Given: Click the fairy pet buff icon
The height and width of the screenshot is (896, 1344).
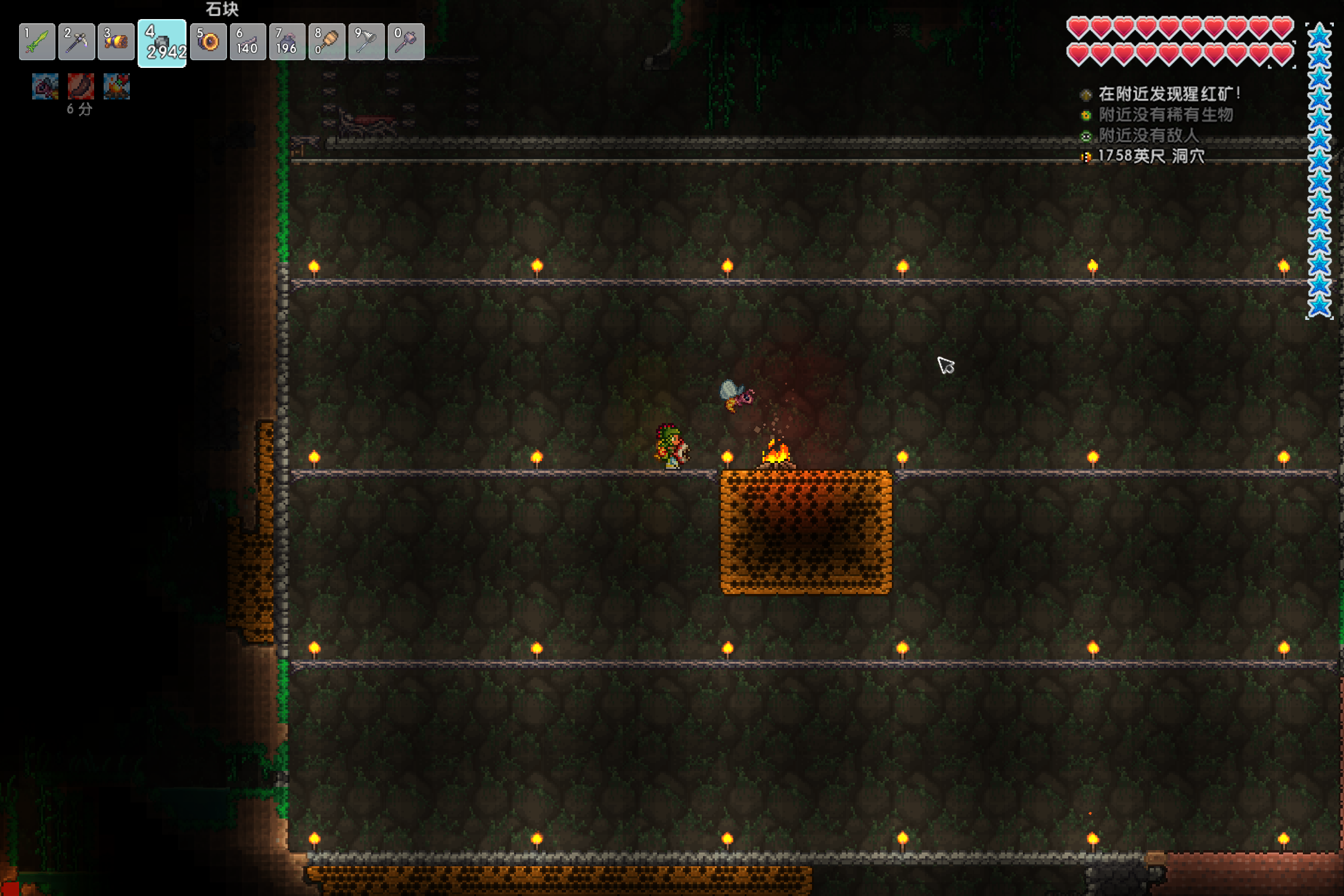Looking at the screenshot, I should tap(45, 87).
